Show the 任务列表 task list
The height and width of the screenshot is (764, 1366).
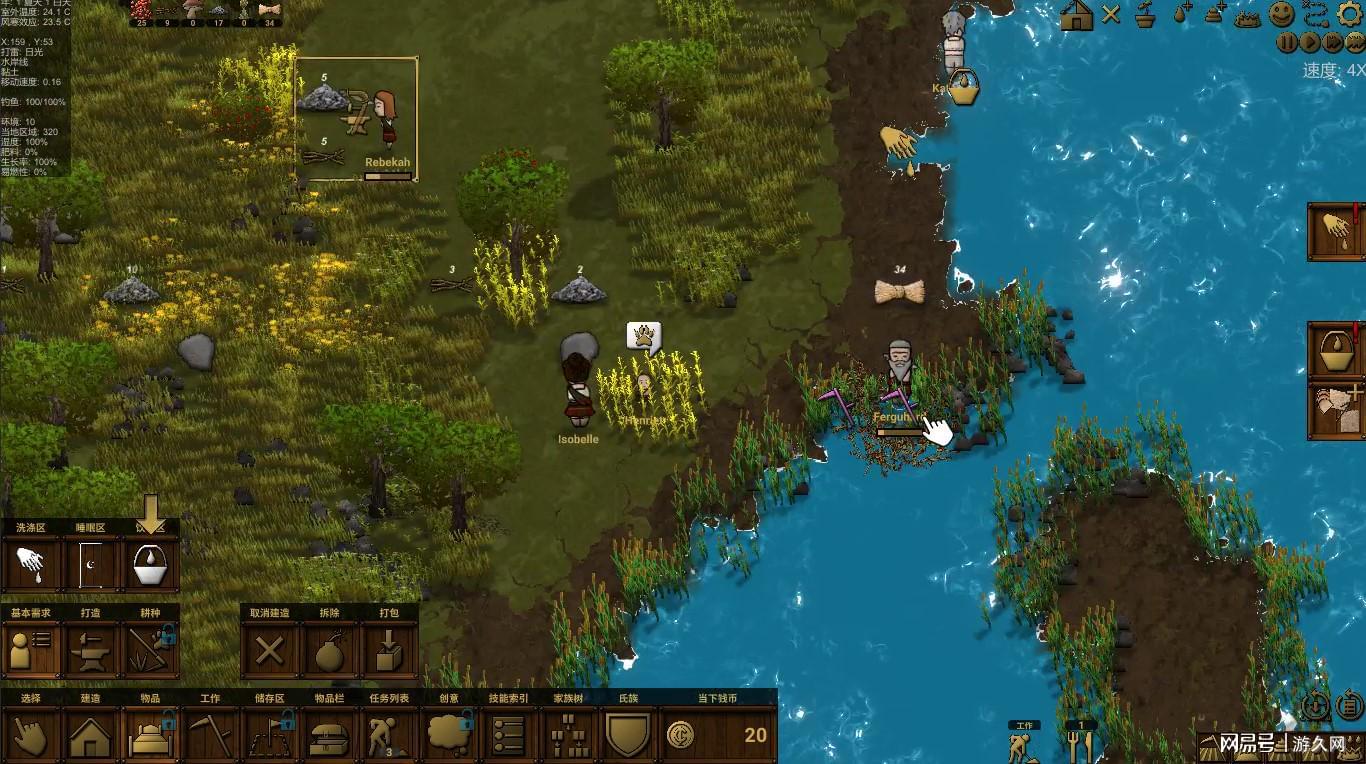click(389, 737)
